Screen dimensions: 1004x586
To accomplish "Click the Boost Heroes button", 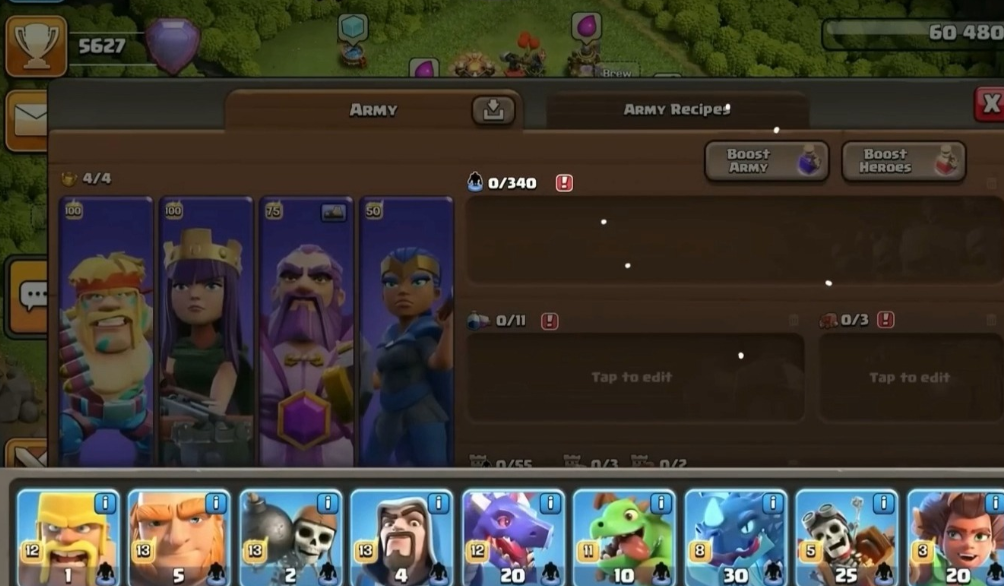I will point(903,161).
